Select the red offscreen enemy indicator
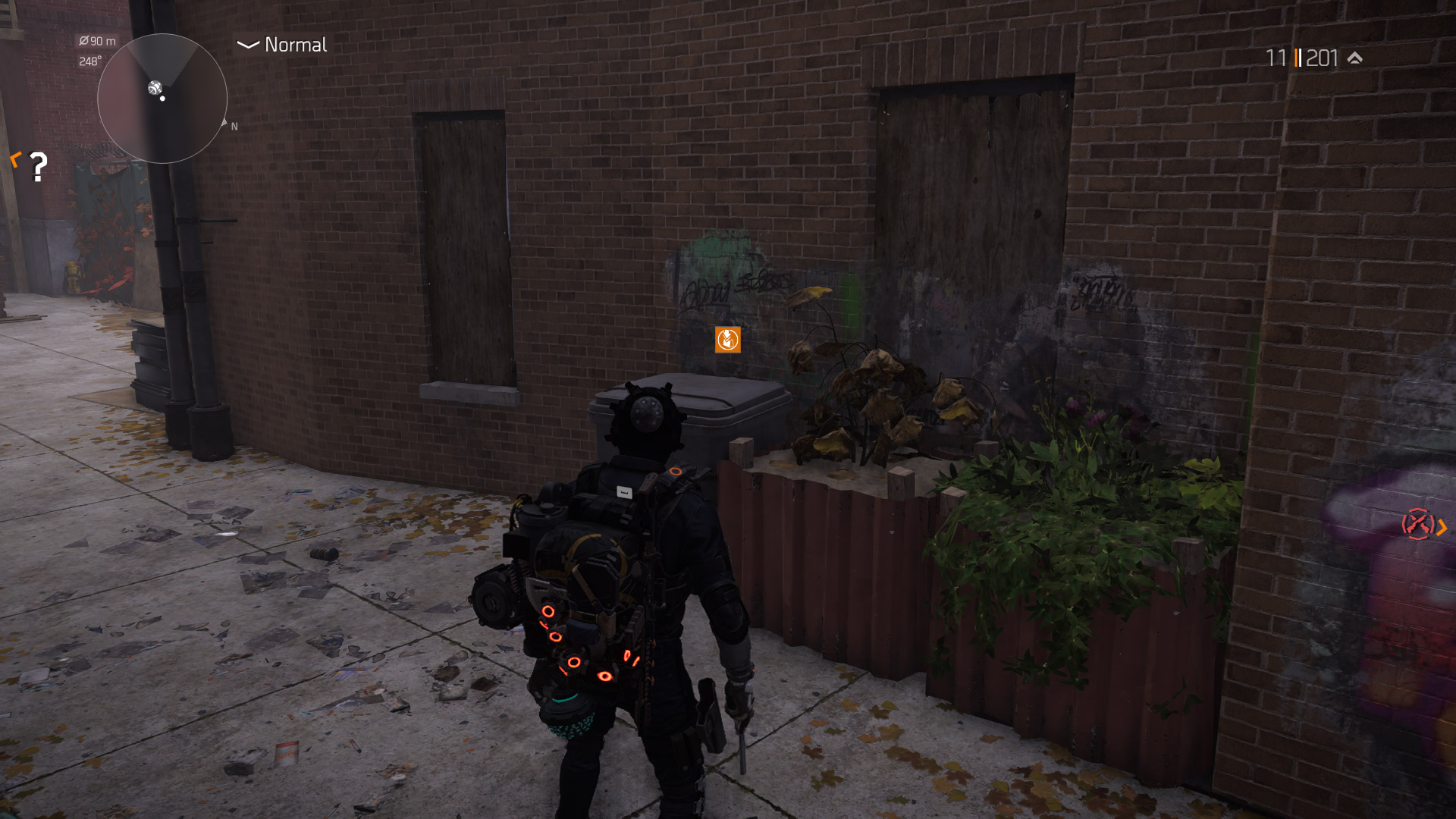The image size is (1456, 819). 1417,524
